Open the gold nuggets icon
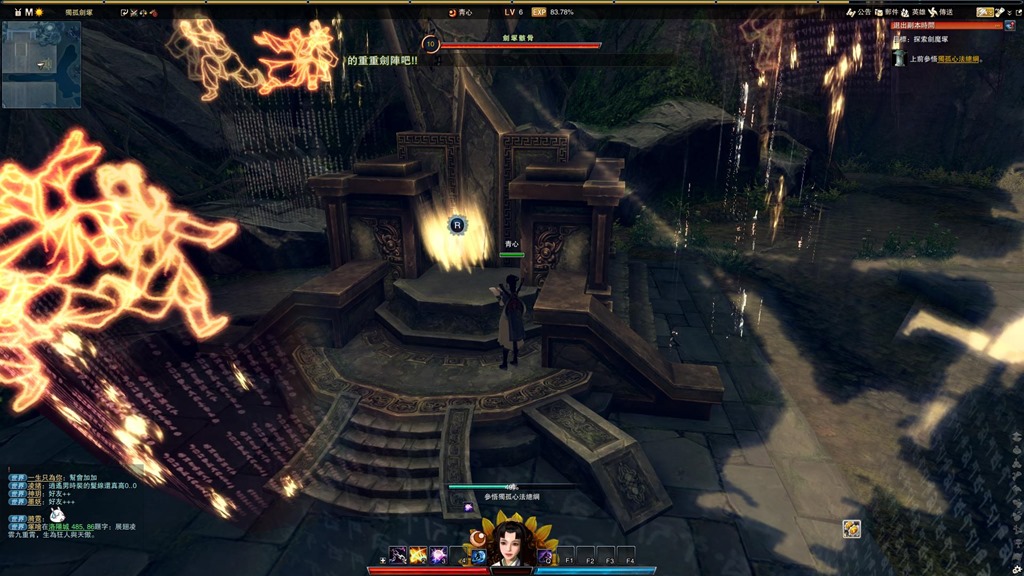1024x576 pixels. point(851,528)
